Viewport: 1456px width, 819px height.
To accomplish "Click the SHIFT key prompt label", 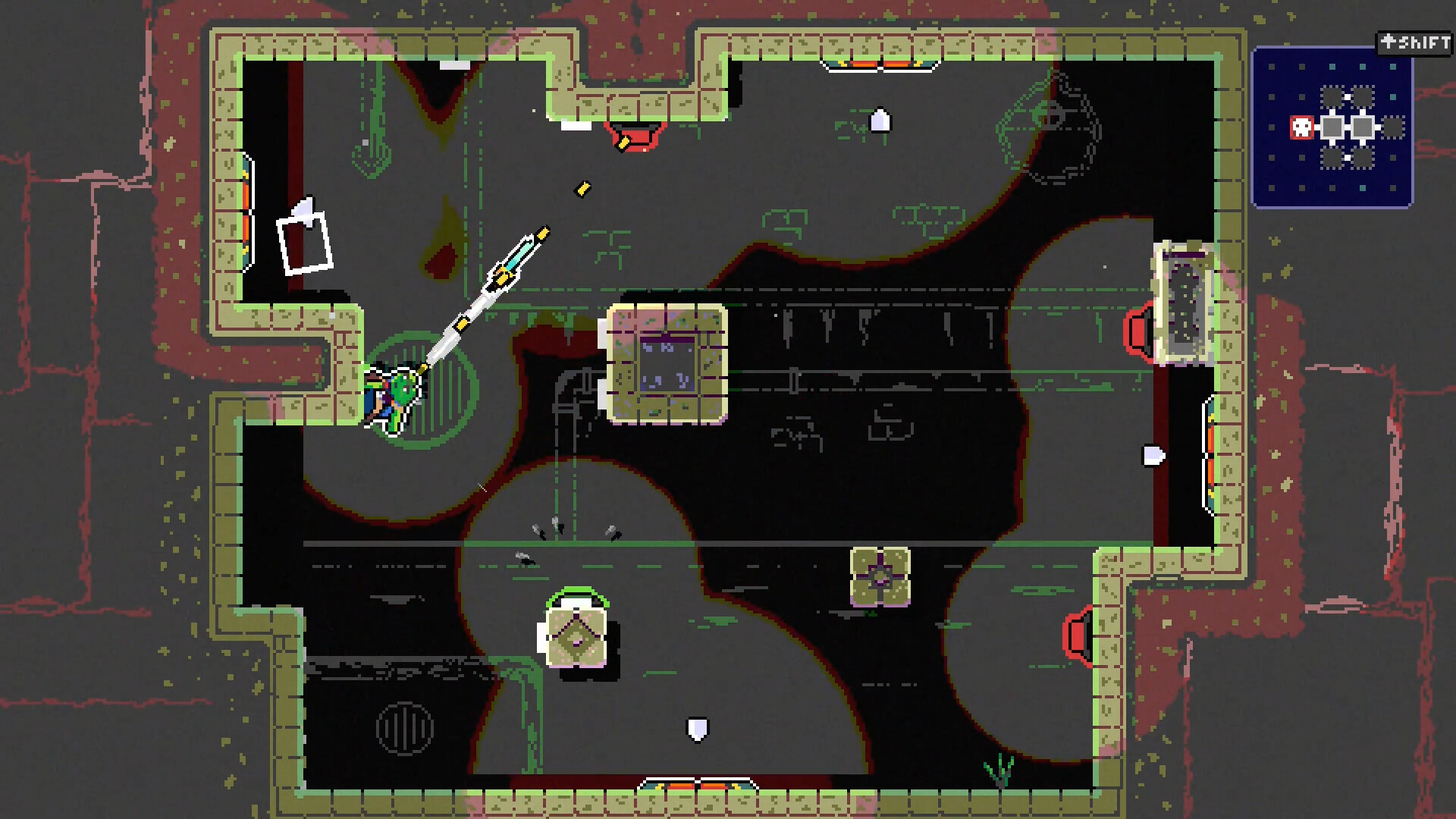I will [x=1415, y=41].
